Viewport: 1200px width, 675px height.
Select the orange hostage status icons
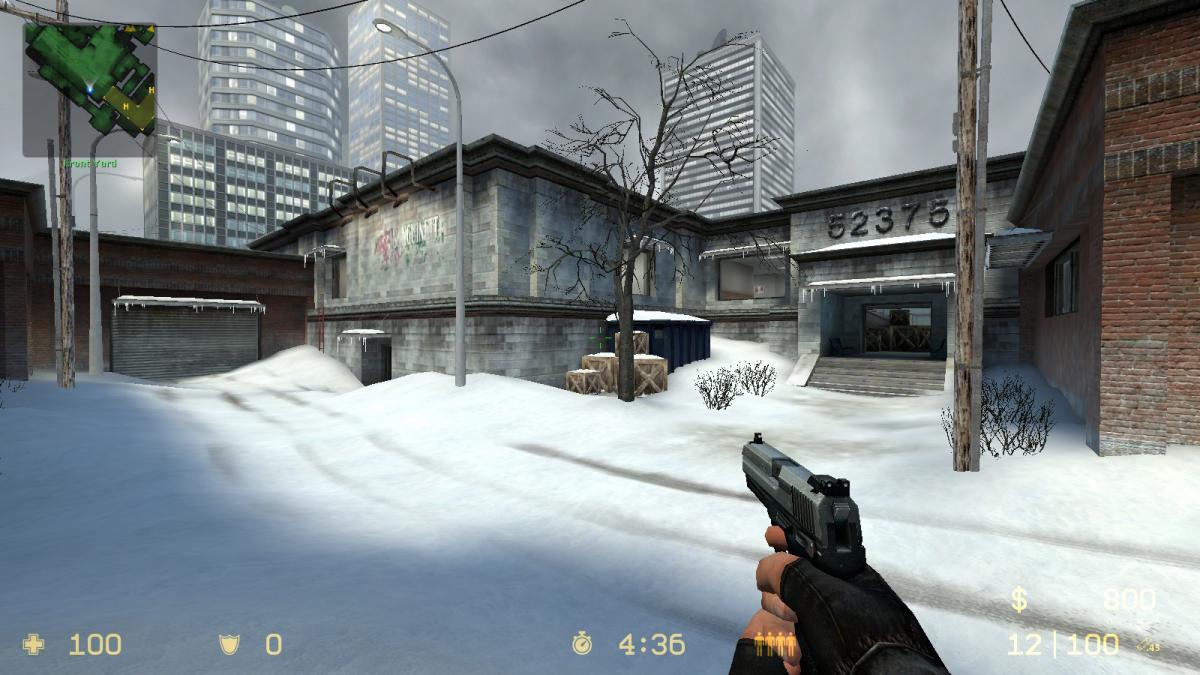[x=776, y=645]
